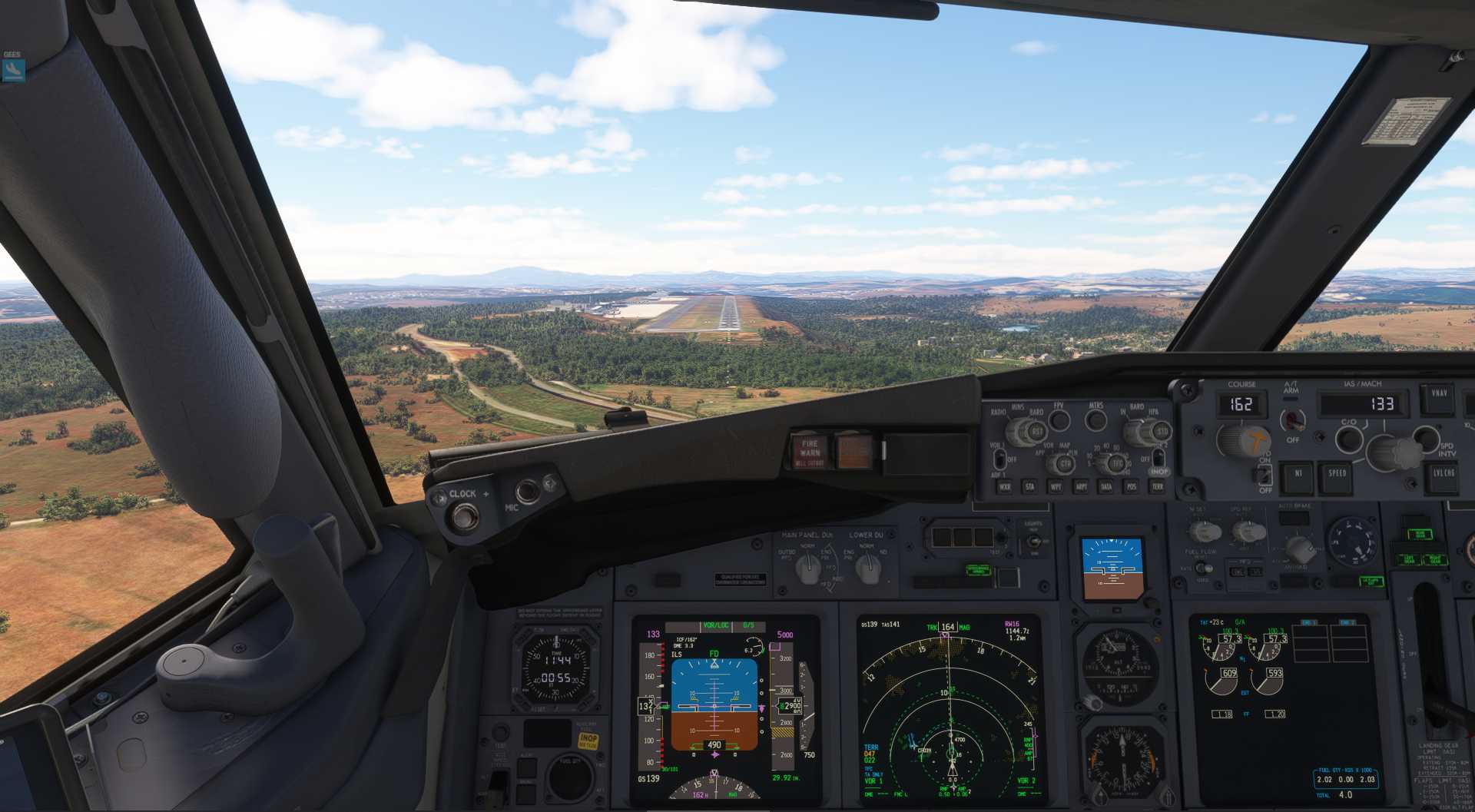This screenshot has width=1475, height=812.
Task: Open the GEES landing overlay icon
Action: [13, 70]
